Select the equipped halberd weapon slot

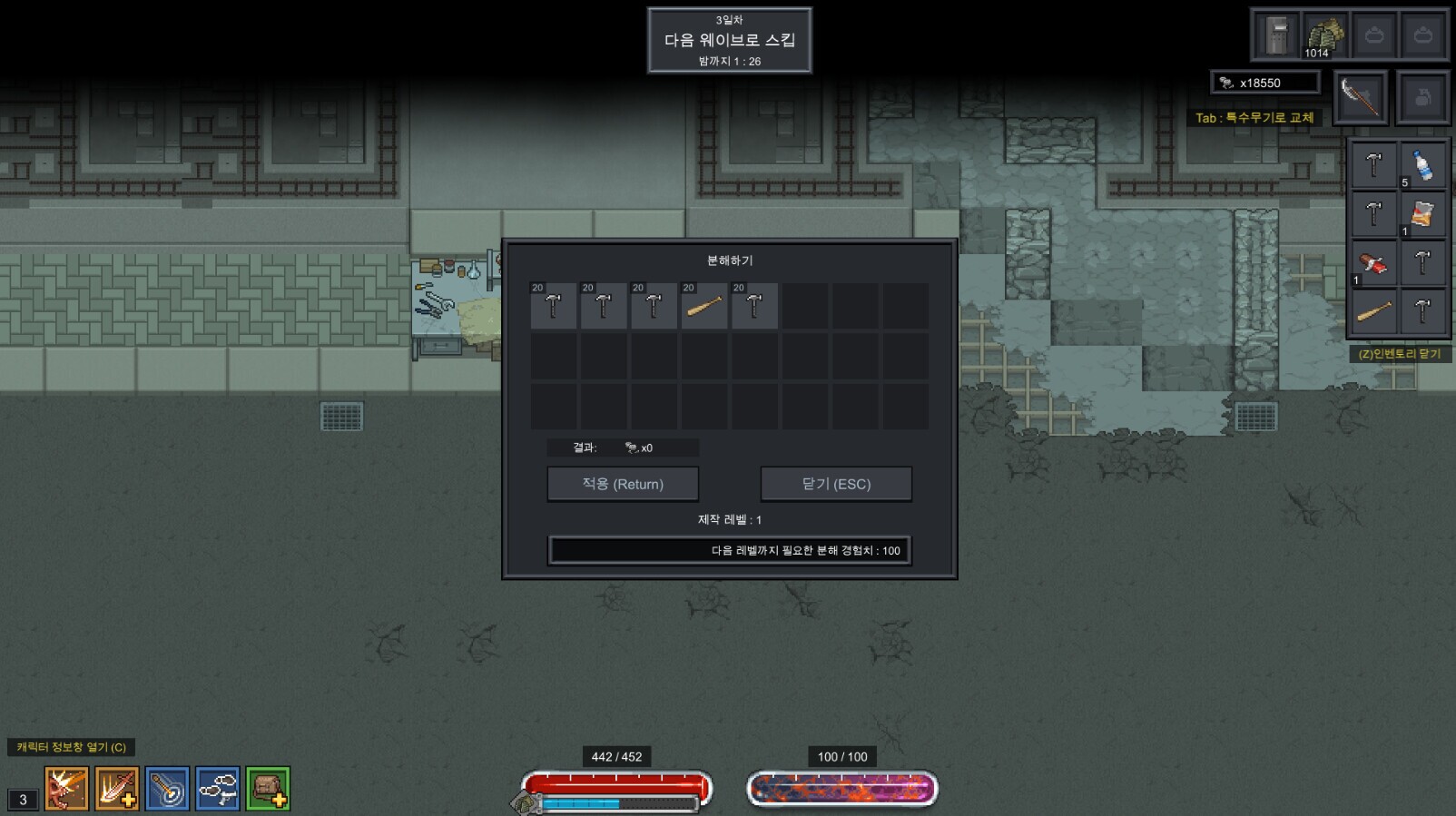click(1358, 97)
